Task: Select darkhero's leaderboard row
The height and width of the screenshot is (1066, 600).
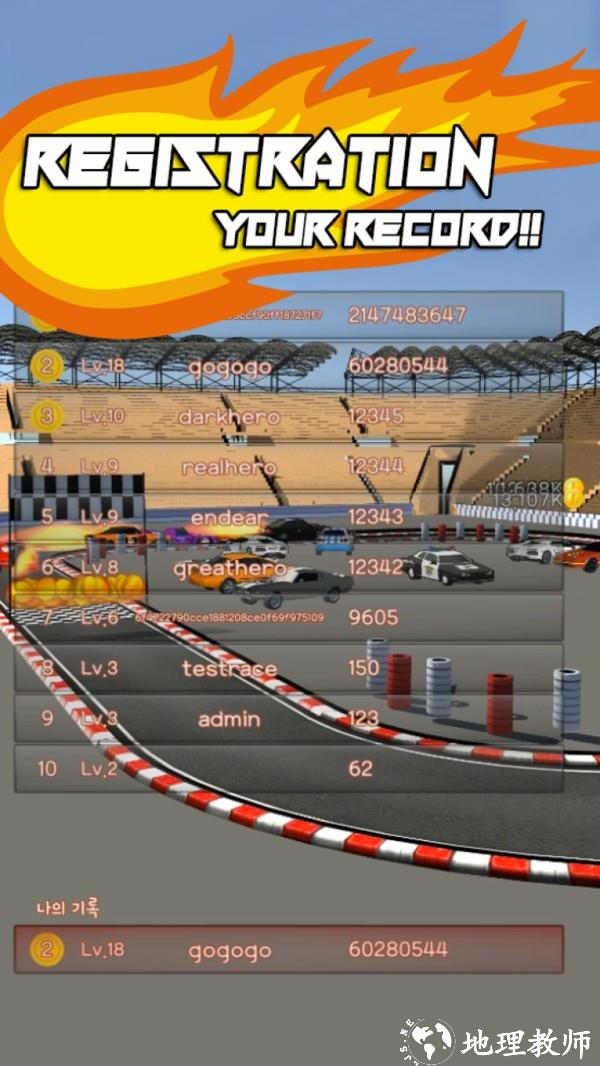Action: pyautogui.click(x=288, y=416)
